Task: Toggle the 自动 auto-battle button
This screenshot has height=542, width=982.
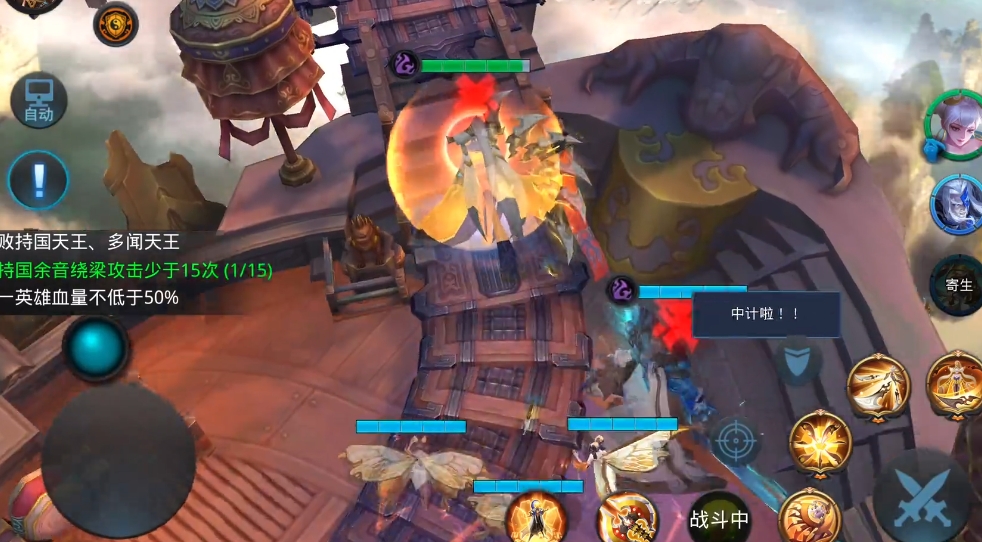Action: point(38,101)
